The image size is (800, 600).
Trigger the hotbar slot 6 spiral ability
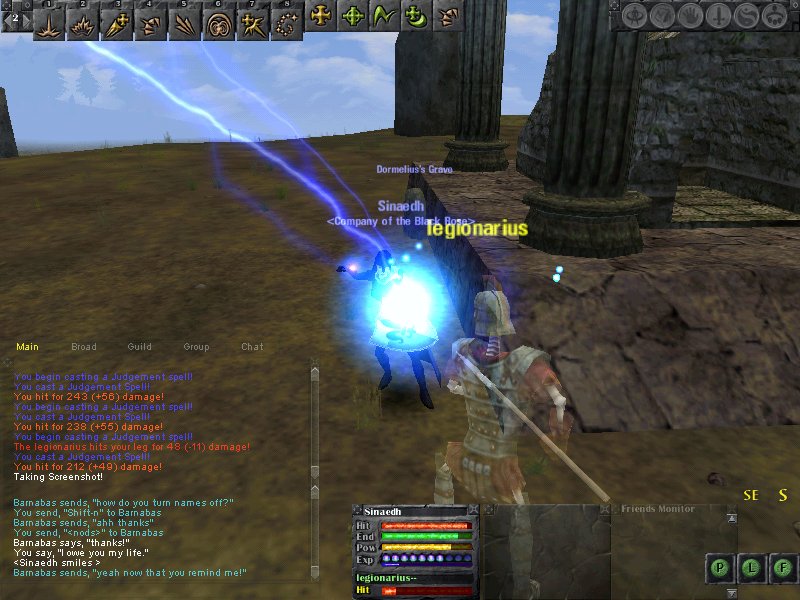click(x=217, y=20)
